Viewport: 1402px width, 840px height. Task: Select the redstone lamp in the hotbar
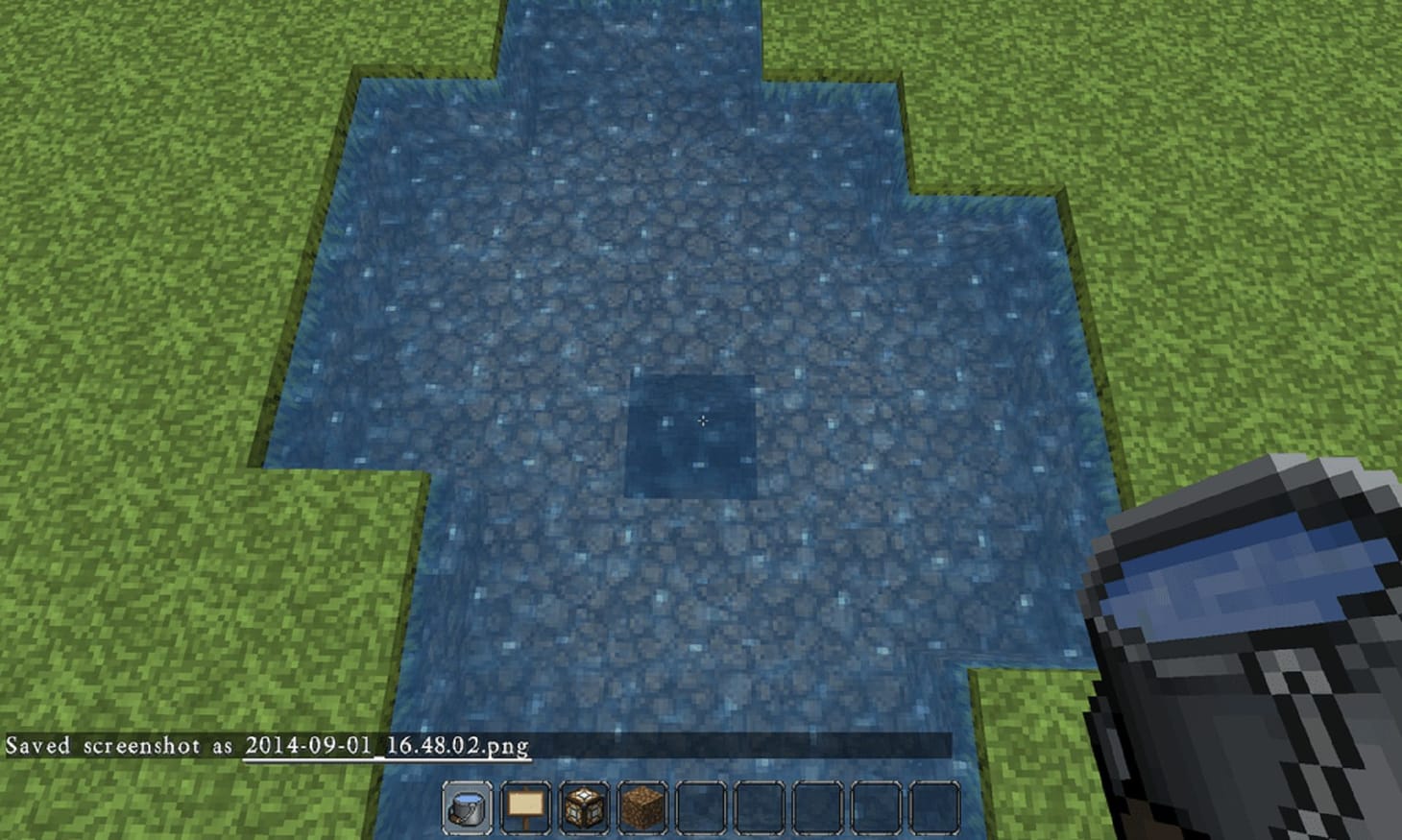584,806
